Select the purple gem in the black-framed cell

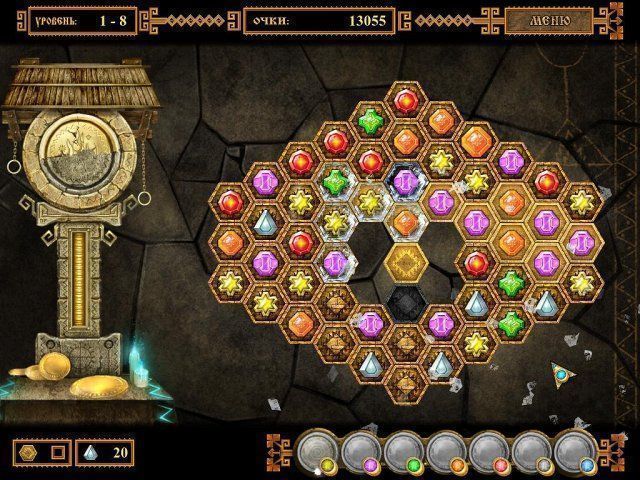[405, 181]
